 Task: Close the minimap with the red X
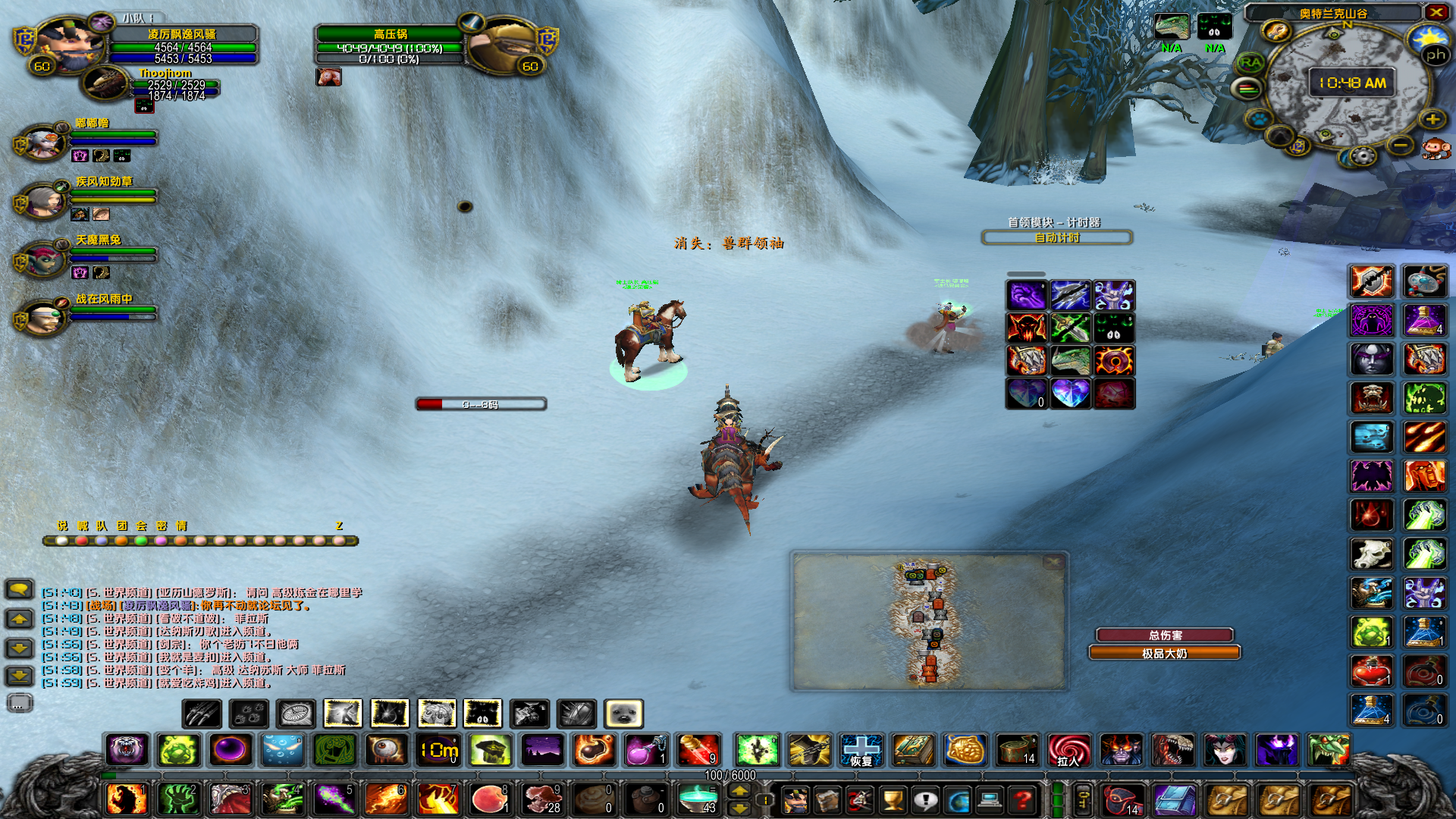1436,12
